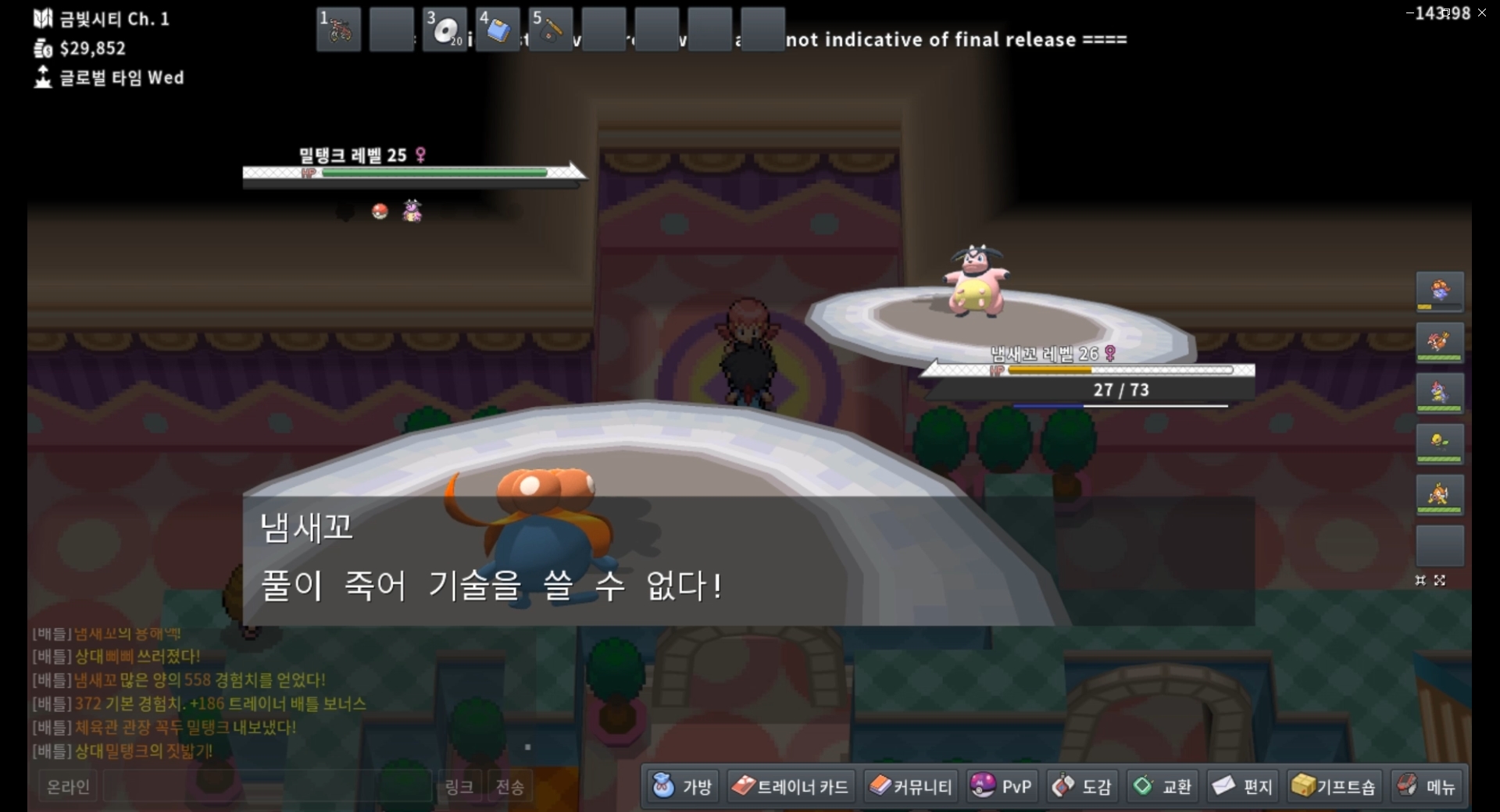This screenshot has height=812, width=1500.
Task: Select the Gloom party slot with yellow HP
Action: 1440,292
